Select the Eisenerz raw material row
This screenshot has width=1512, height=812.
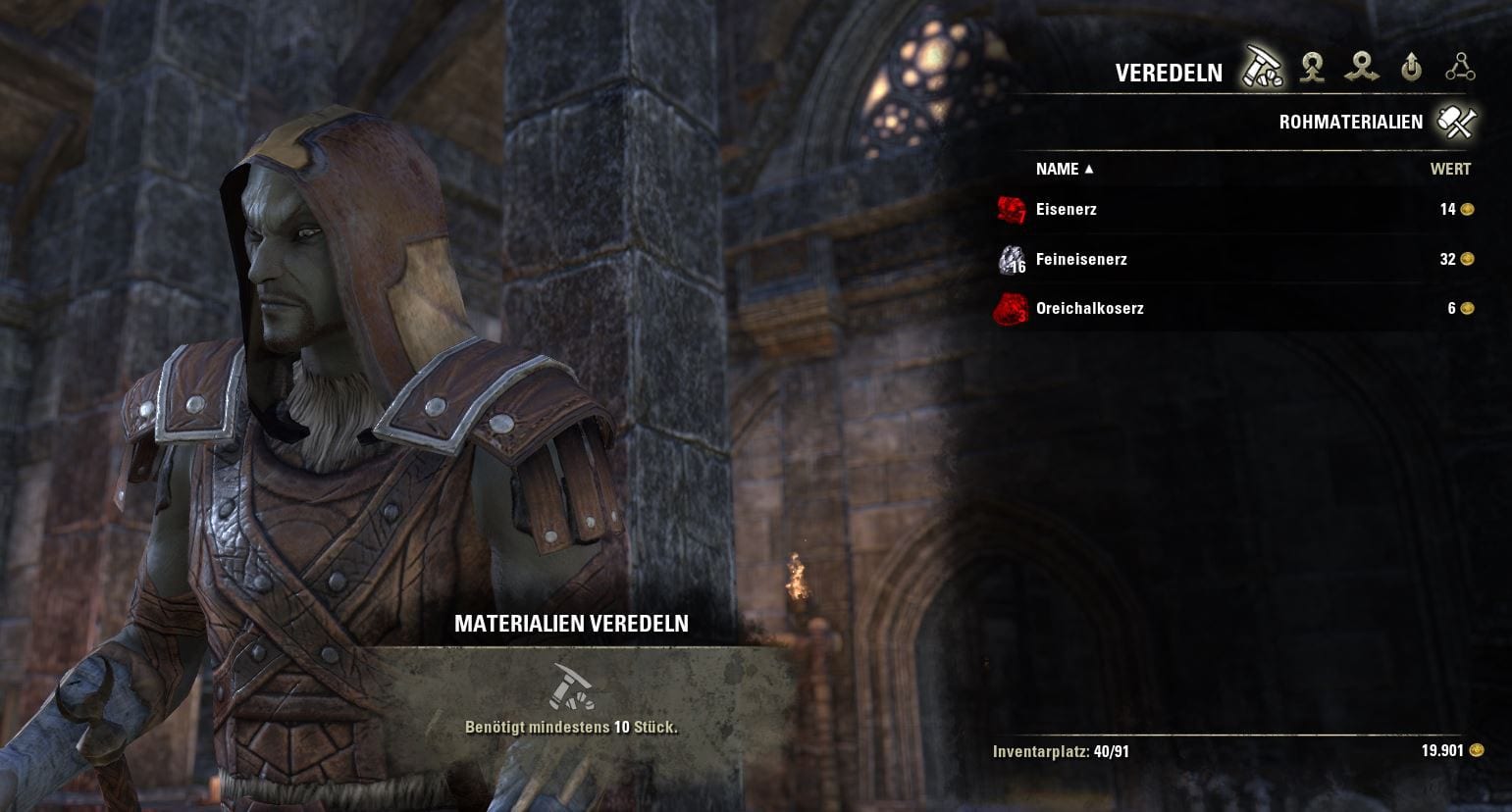(x=1066, y=209)
